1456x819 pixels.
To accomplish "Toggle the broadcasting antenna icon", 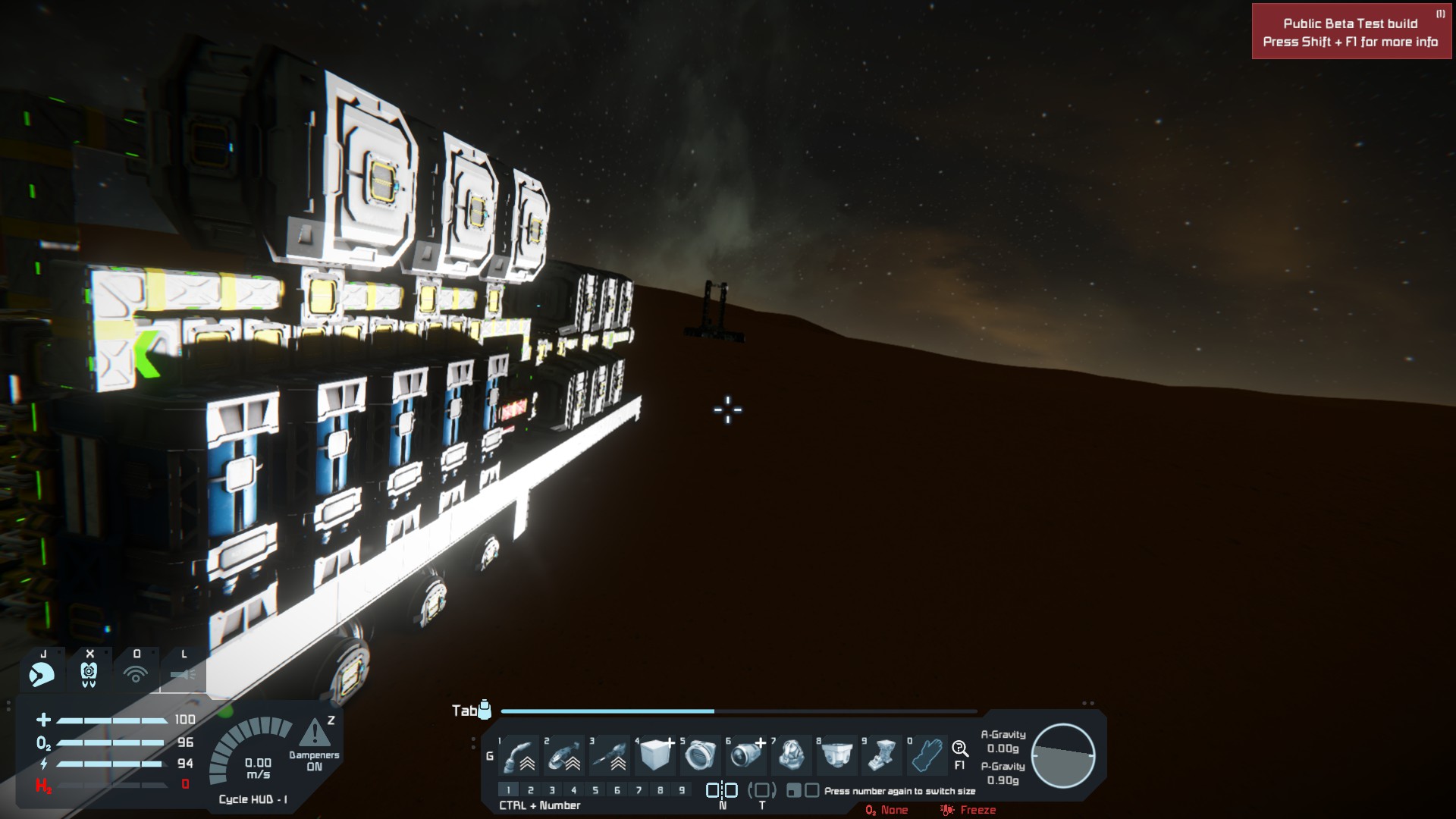I will pos(136,673).
